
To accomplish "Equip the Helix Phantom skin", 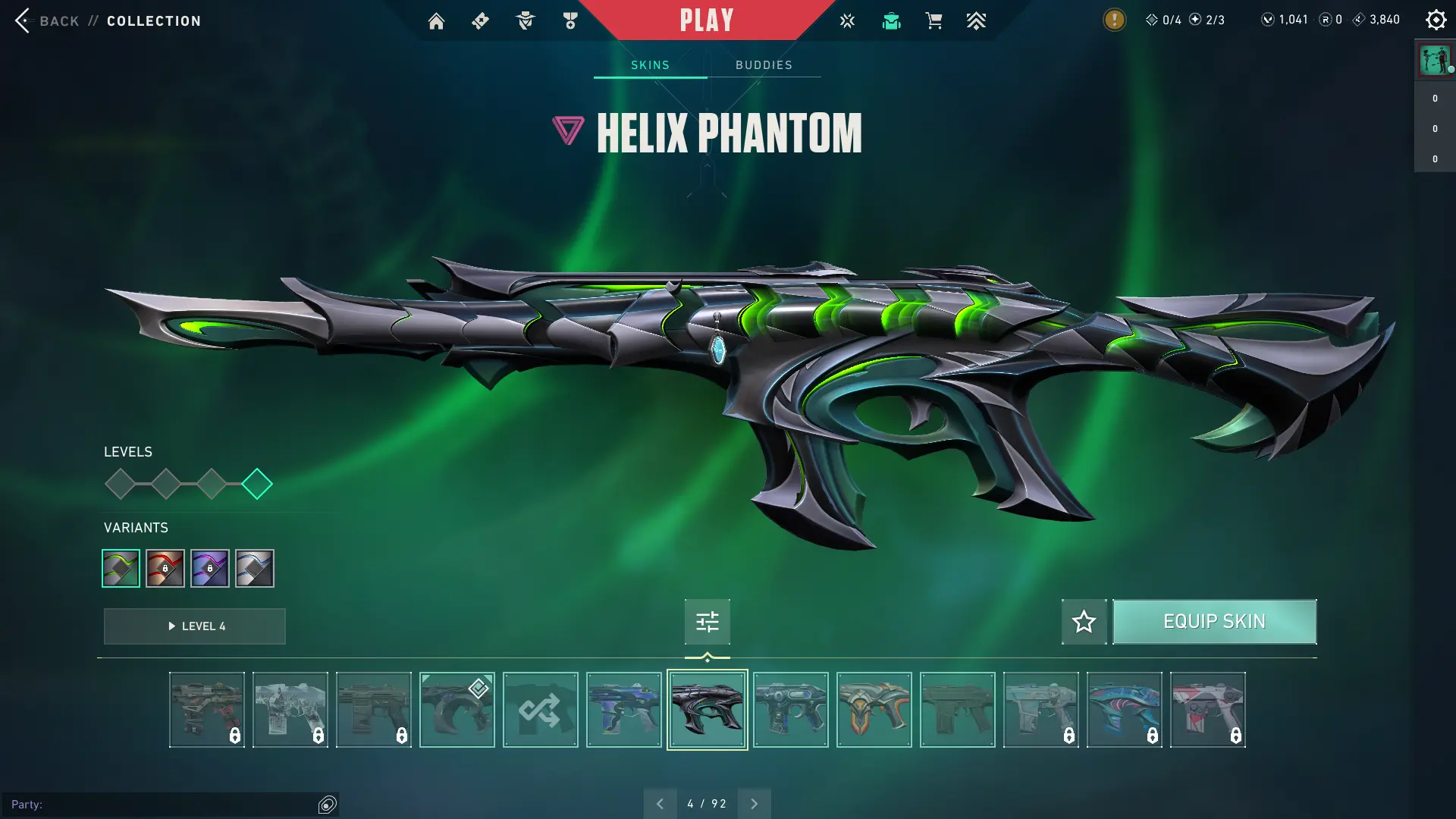I will tap(1214, 622).
